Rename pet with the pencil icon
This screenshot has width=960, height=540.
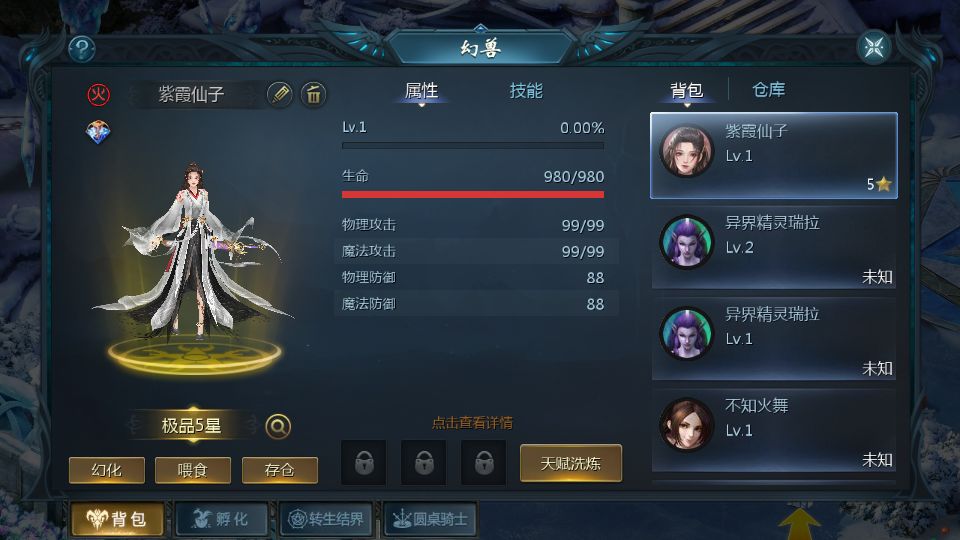coord(280,95)
